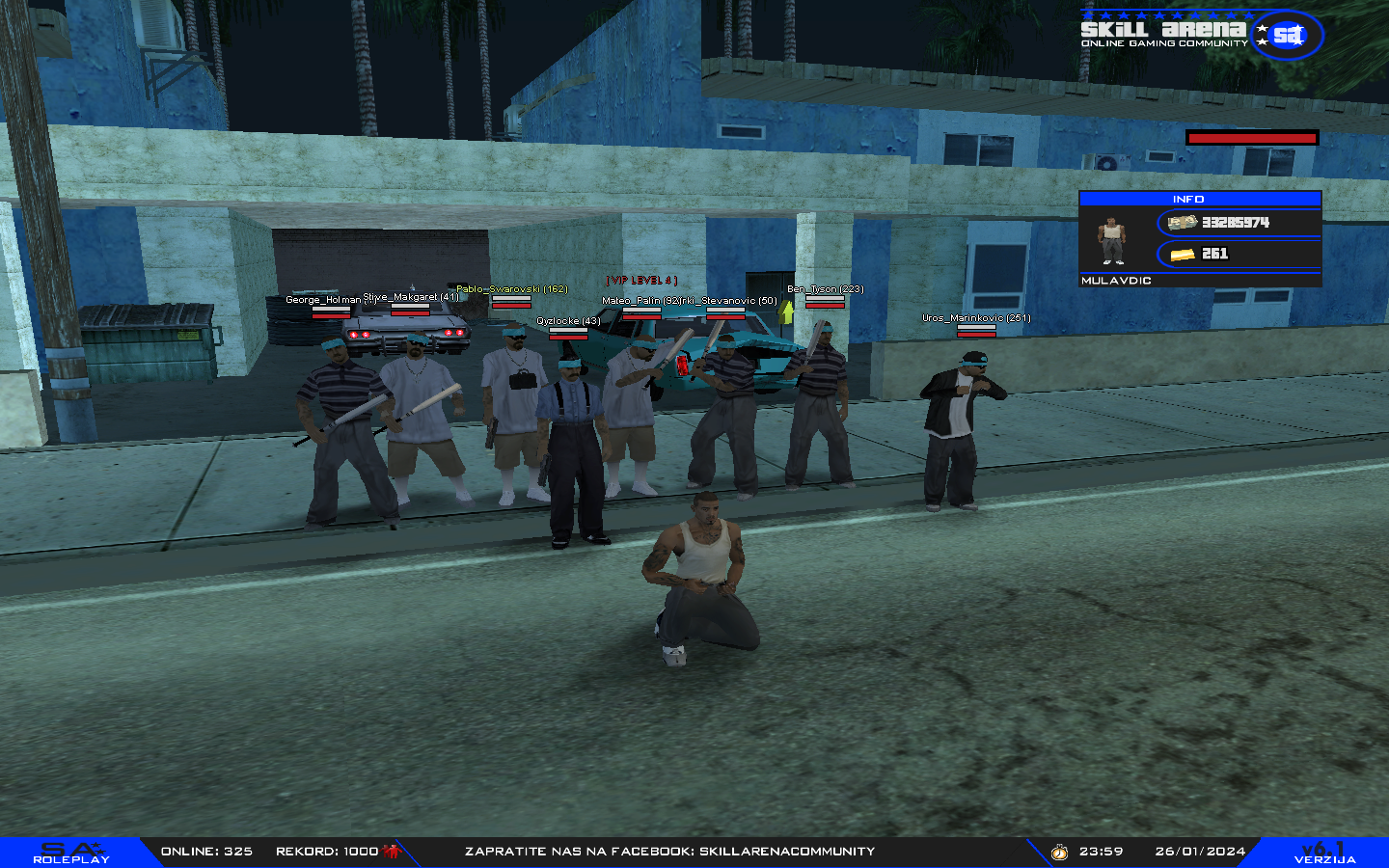Click the stopwatch icon next to 23:59
1389x868 pixels.
pos(1059,852)
